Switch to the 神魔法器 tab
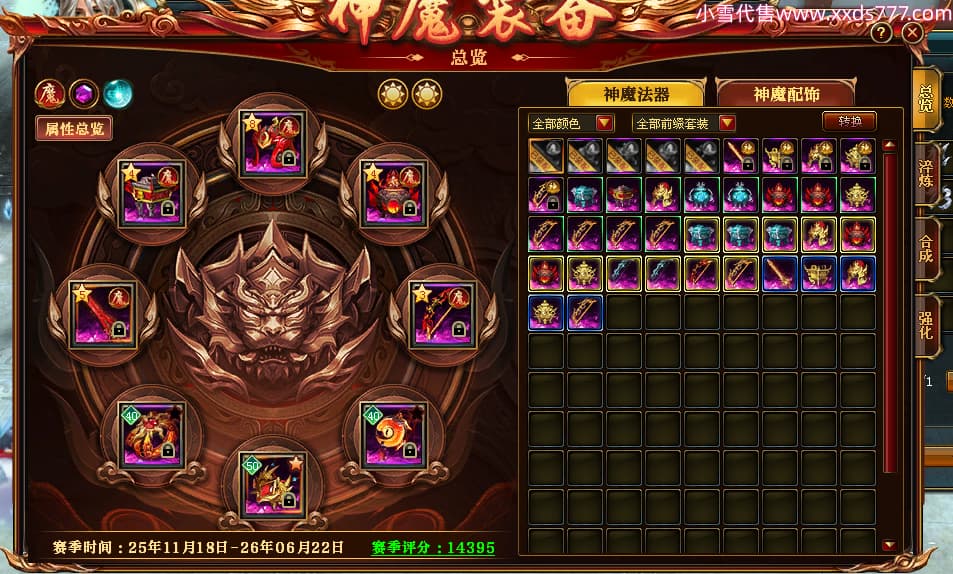The height and width of the screenshot is (574, 953). pyautogui.click(x=636, y=94)
